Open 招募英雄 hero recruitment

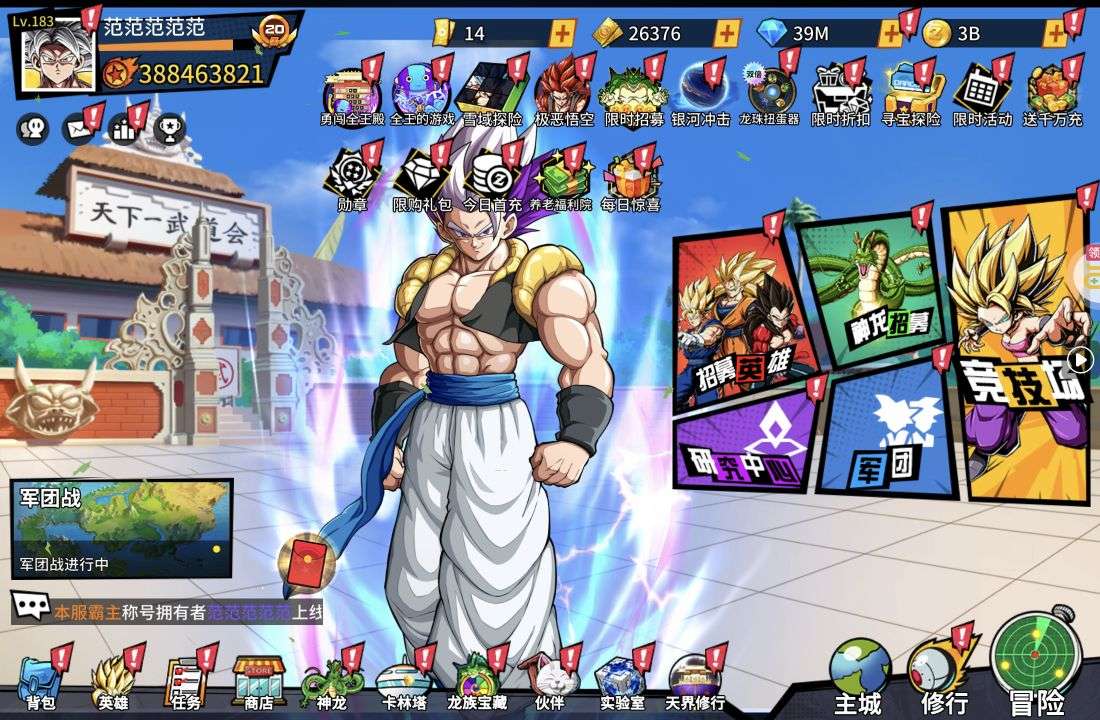pyautogui.click(x=740, y=320)
